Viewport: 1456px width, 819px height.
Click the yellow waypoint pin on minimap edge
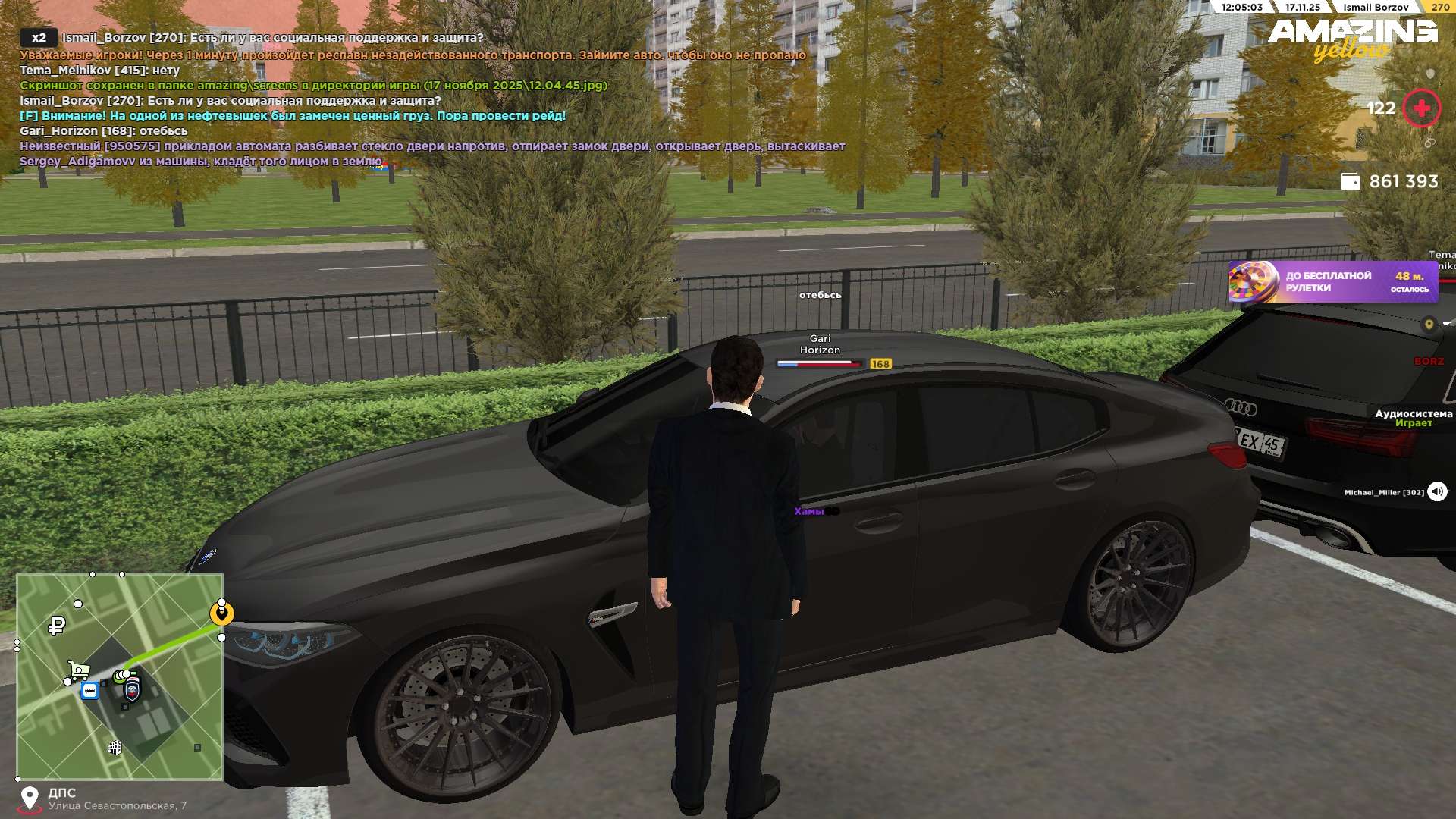coord(221,613)
